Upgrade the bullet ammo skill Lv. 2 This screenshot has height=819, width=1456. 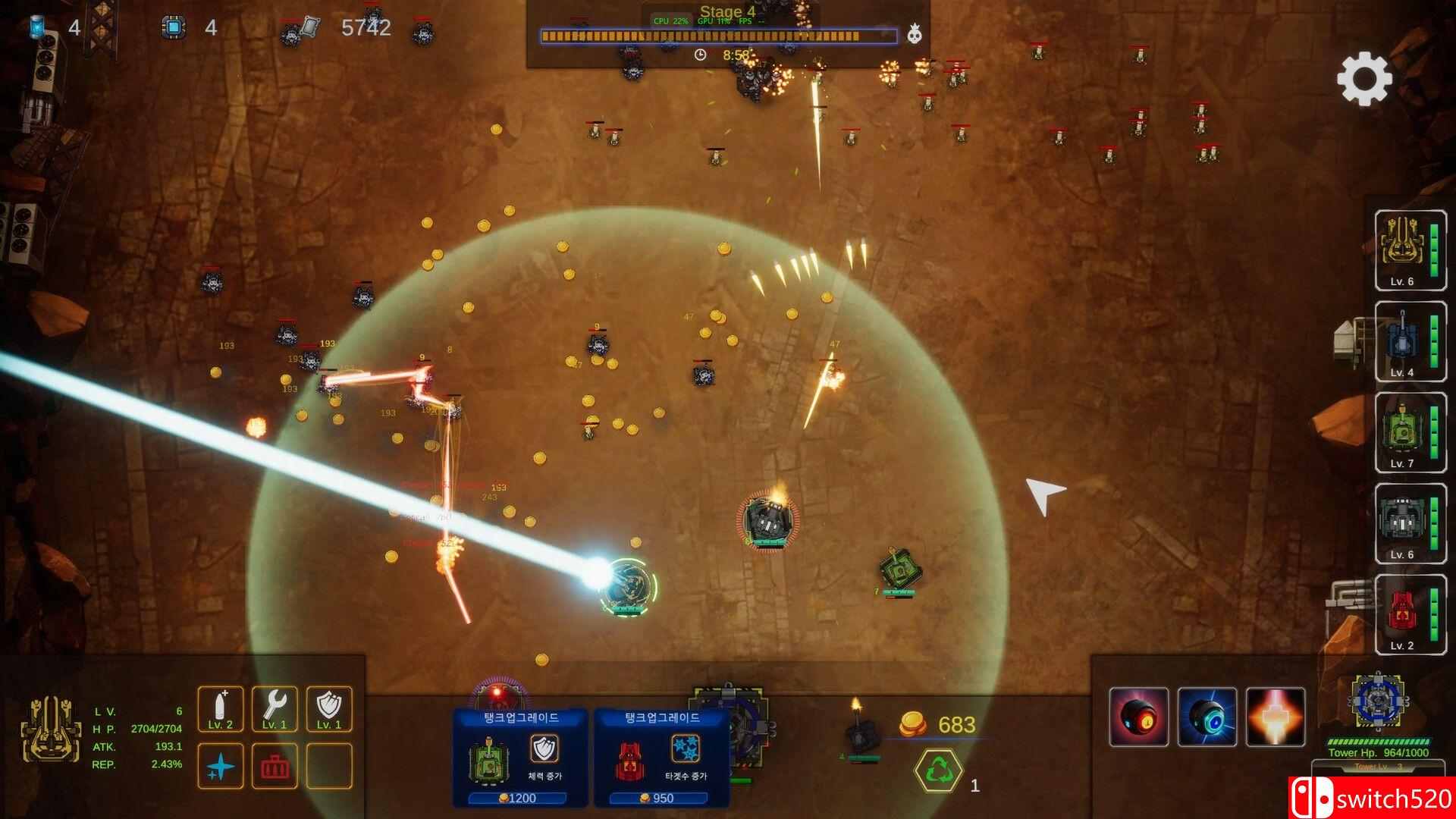click(221, 708)
